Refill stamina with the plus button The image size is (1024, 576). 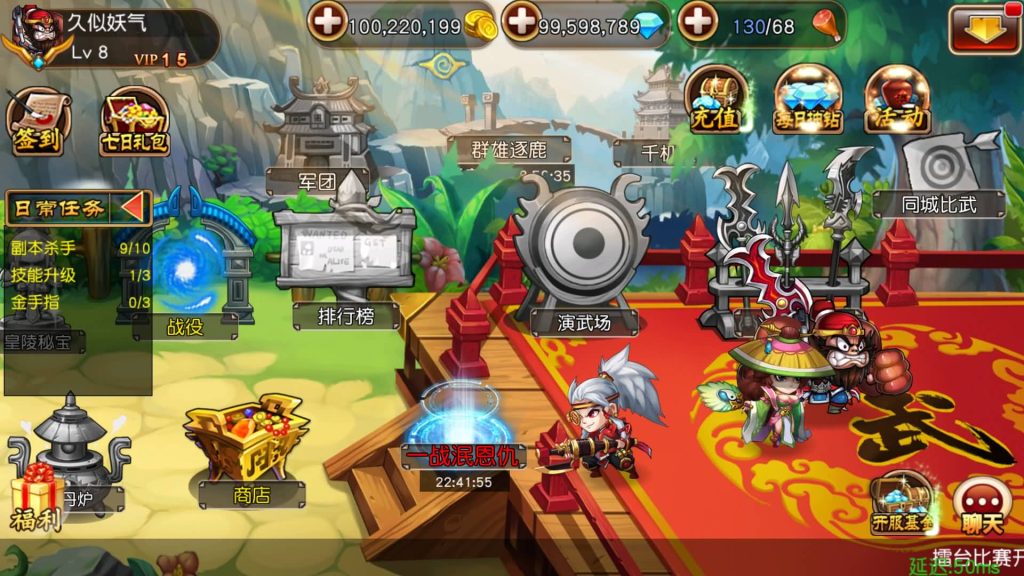pyautogui.click(x=698, y=22)
